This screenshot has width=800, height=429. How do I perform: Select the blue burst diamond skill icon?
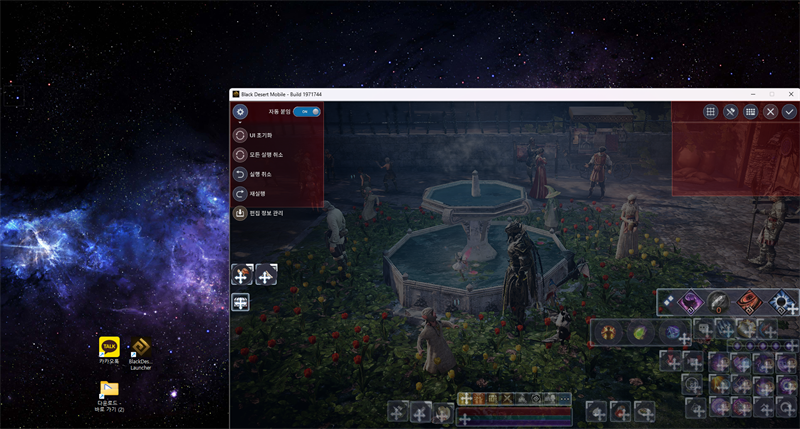click(x=780, y=300)
